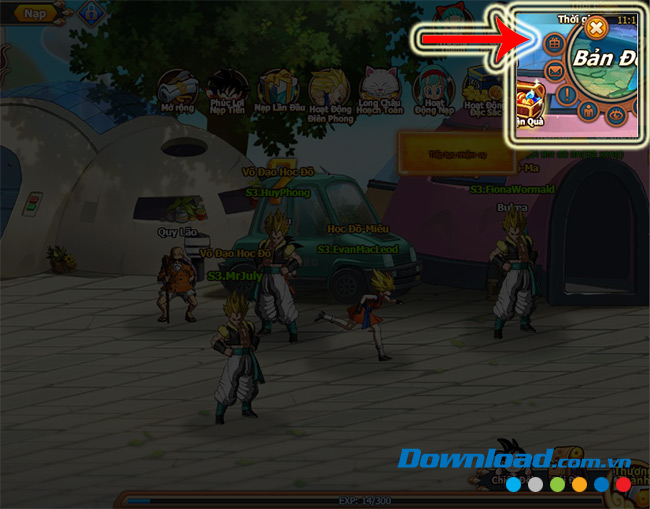Open the Mở rộng scroll icon

(178, 86)
